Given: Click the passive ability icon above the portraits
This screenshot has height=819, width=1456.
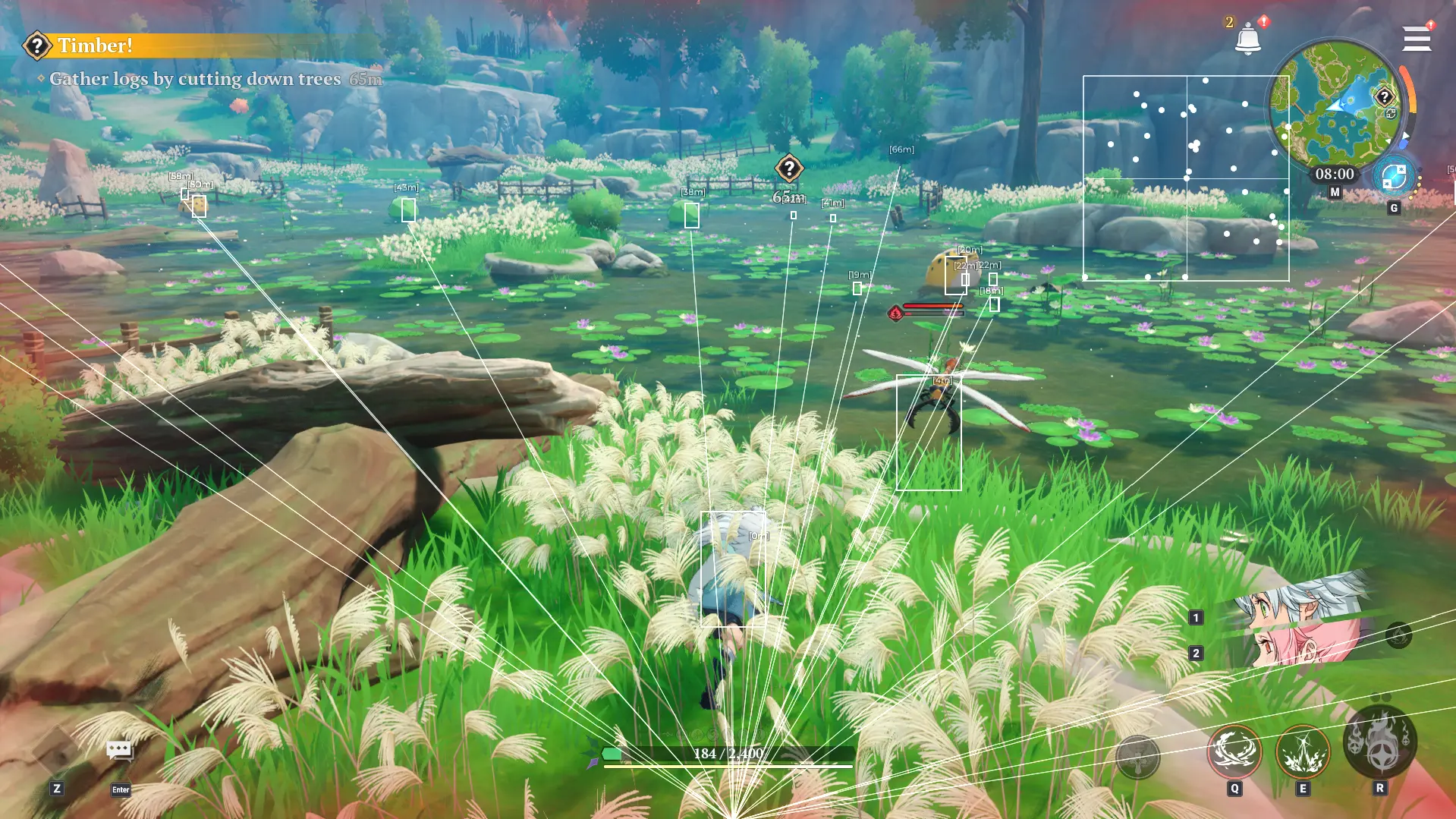Looking at the screenshot, I should (x=1398, y=636).
